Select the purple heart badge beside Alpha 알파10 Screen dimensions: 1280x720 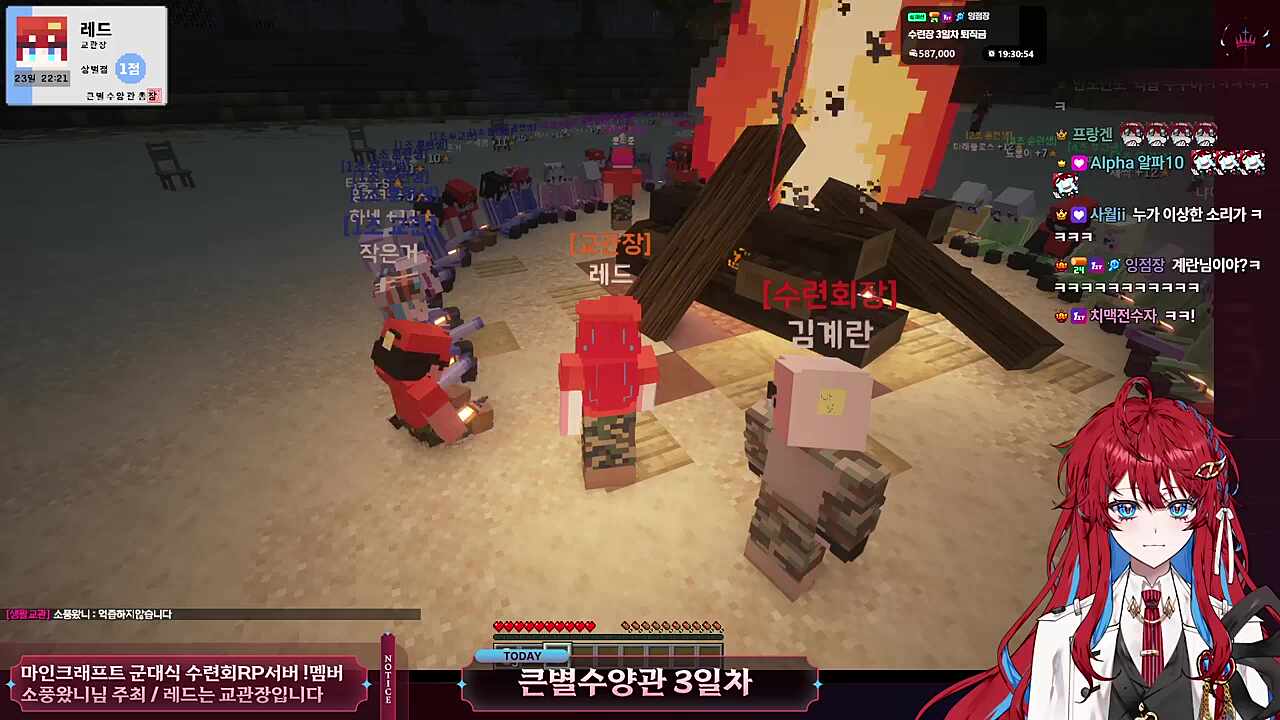tap(1078, 164)
